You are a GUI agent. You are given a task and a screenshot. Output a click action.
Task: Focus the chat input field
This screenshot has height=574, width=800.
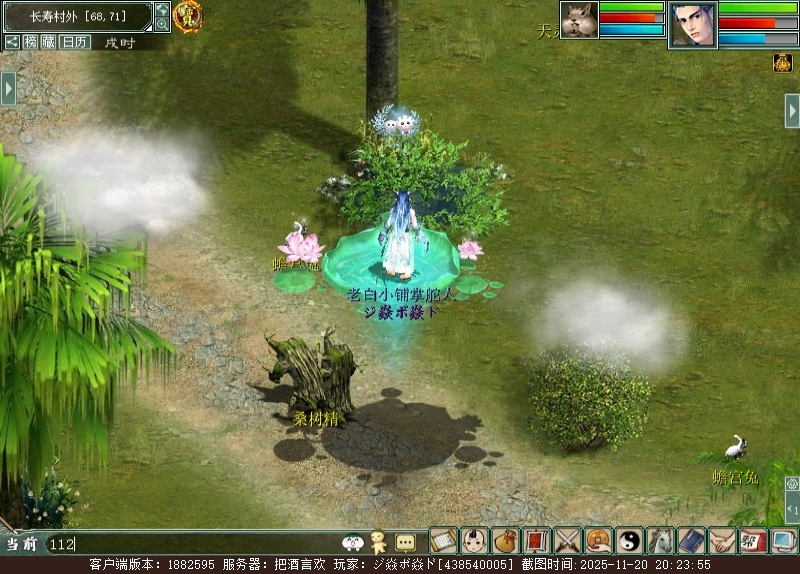(190, 544)
